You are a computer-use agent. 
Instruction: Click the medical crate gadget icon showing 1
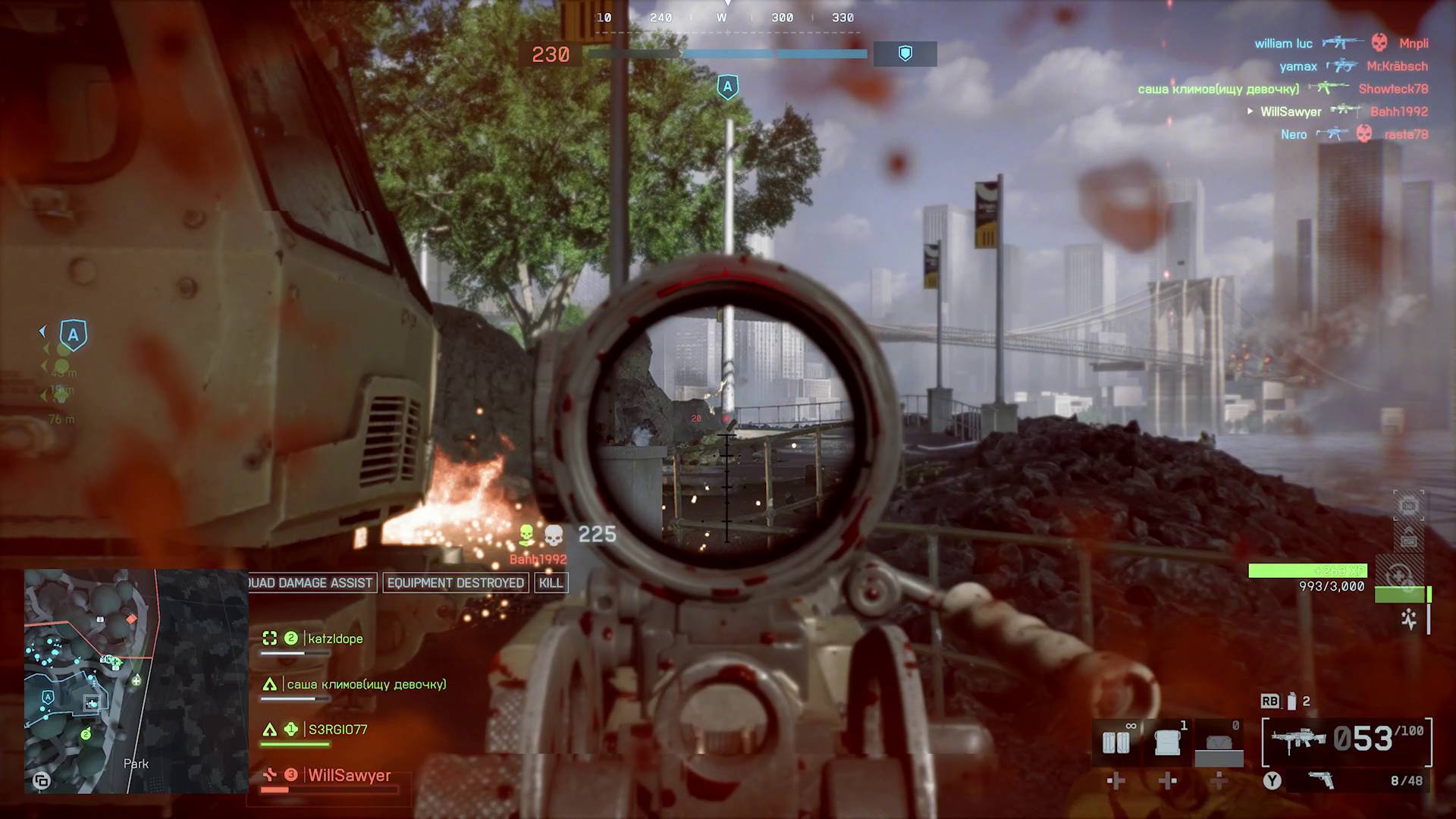point(1168,741)
